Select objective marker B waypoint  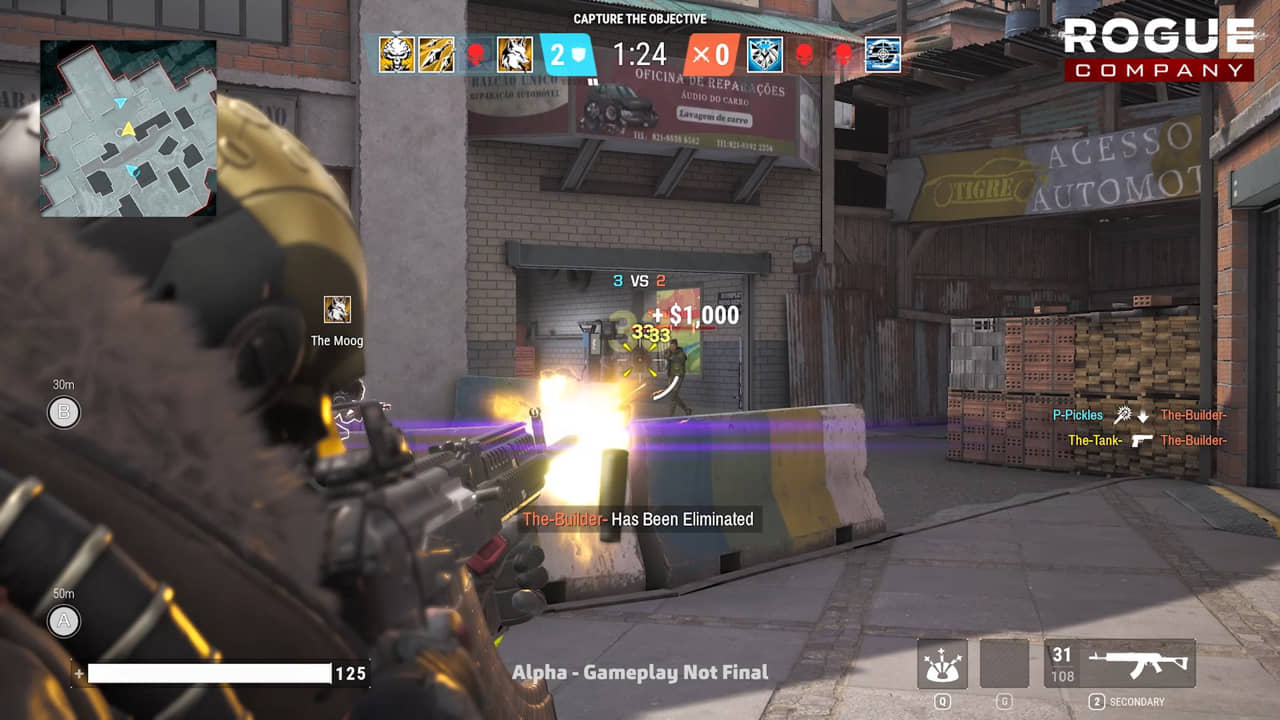tap(64, 412)
